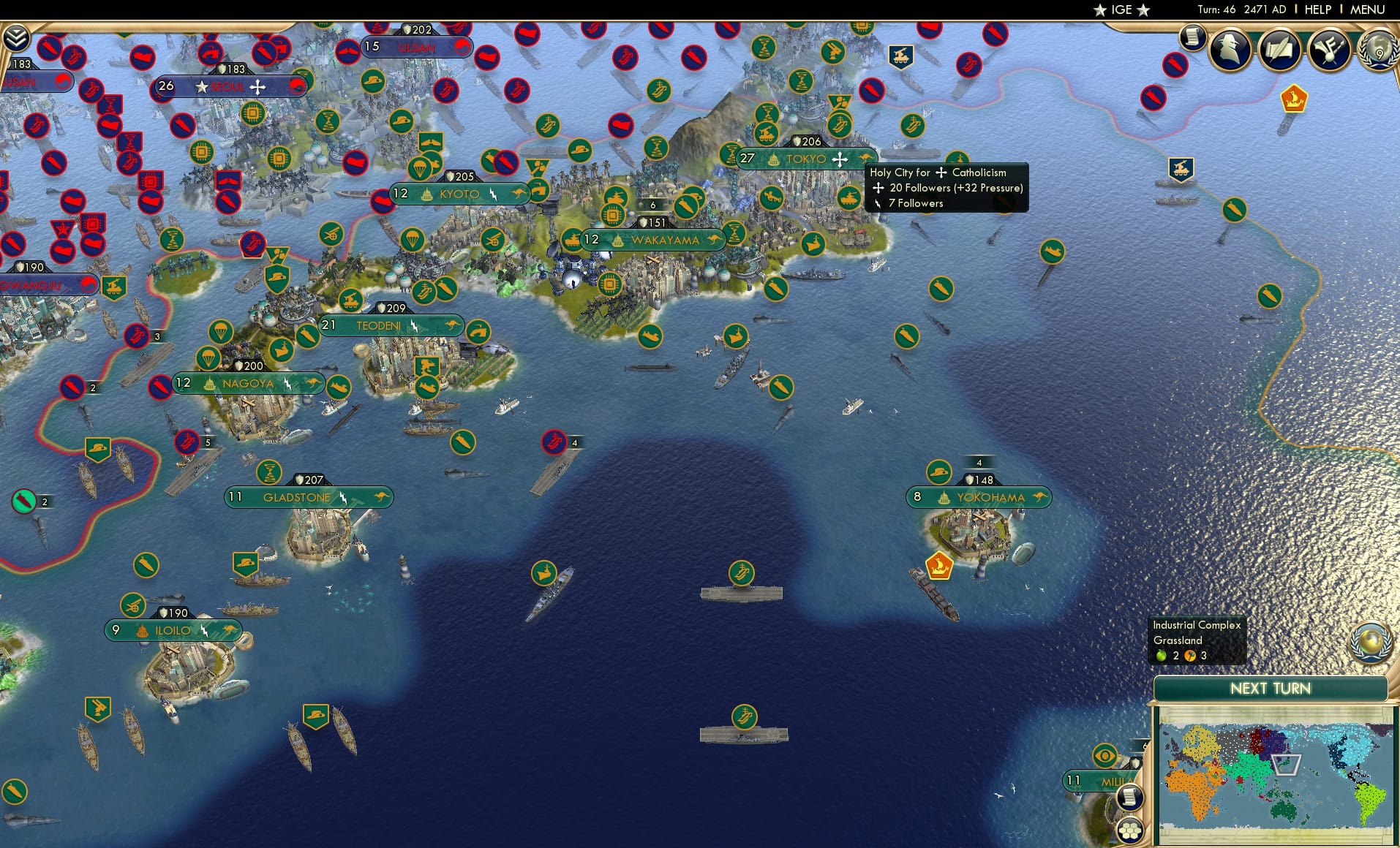
Task: Open the MENU
Action: point(1366,10)
